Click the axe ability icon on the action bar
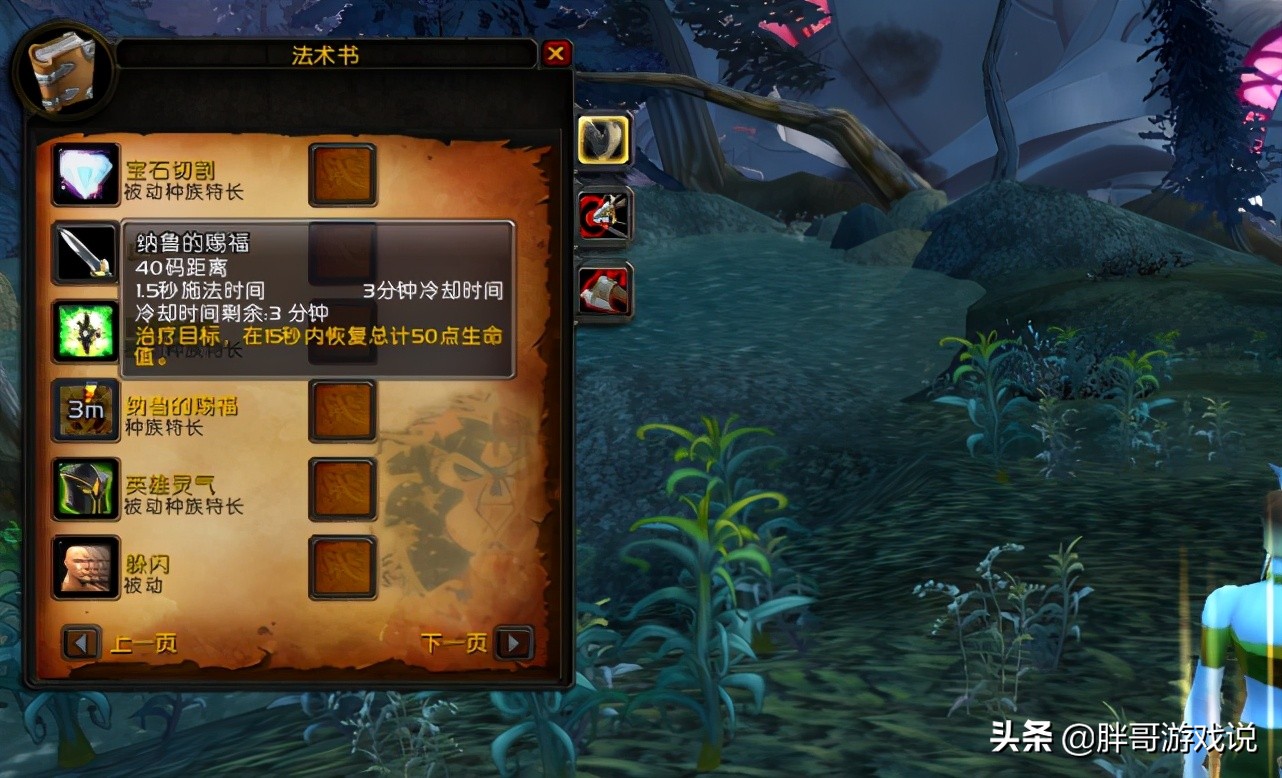 pyautogui.click(x=604, y=290)
